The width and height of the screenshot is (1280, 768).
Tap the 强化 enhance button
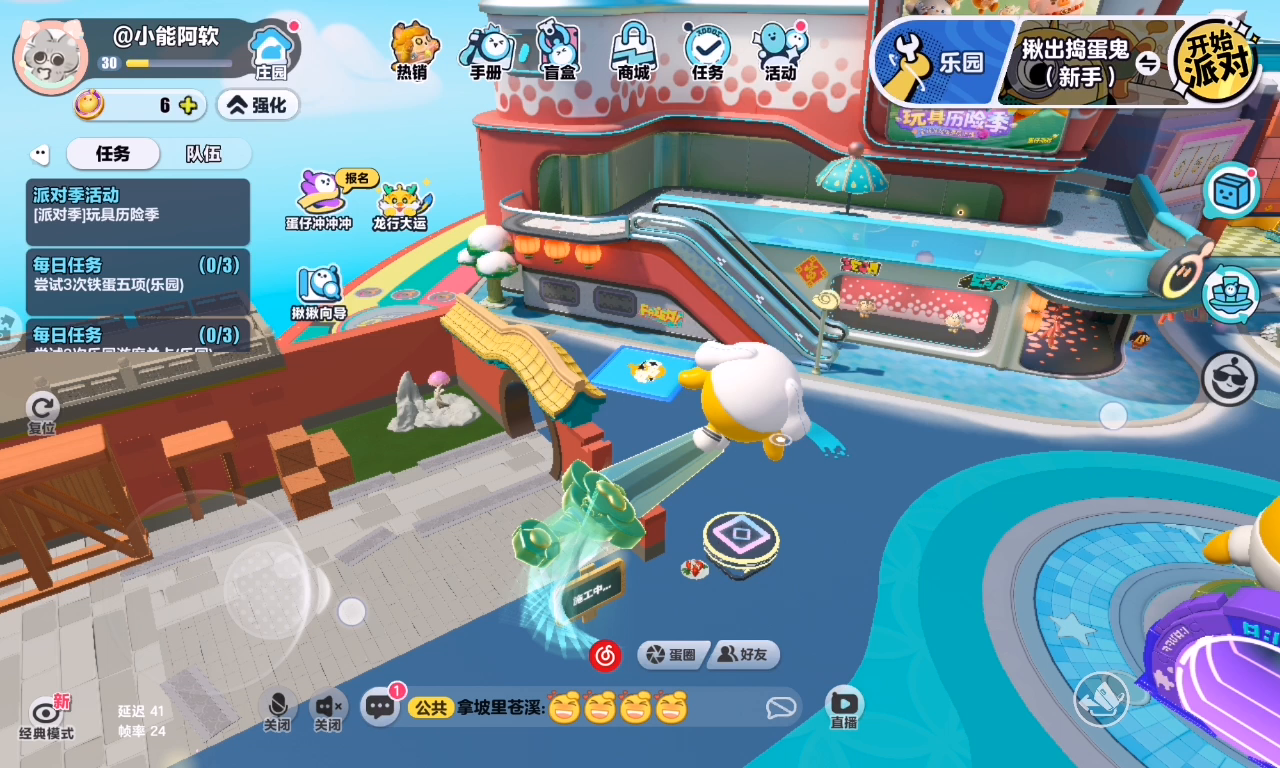pyautogui.click(x=258, y=105)
